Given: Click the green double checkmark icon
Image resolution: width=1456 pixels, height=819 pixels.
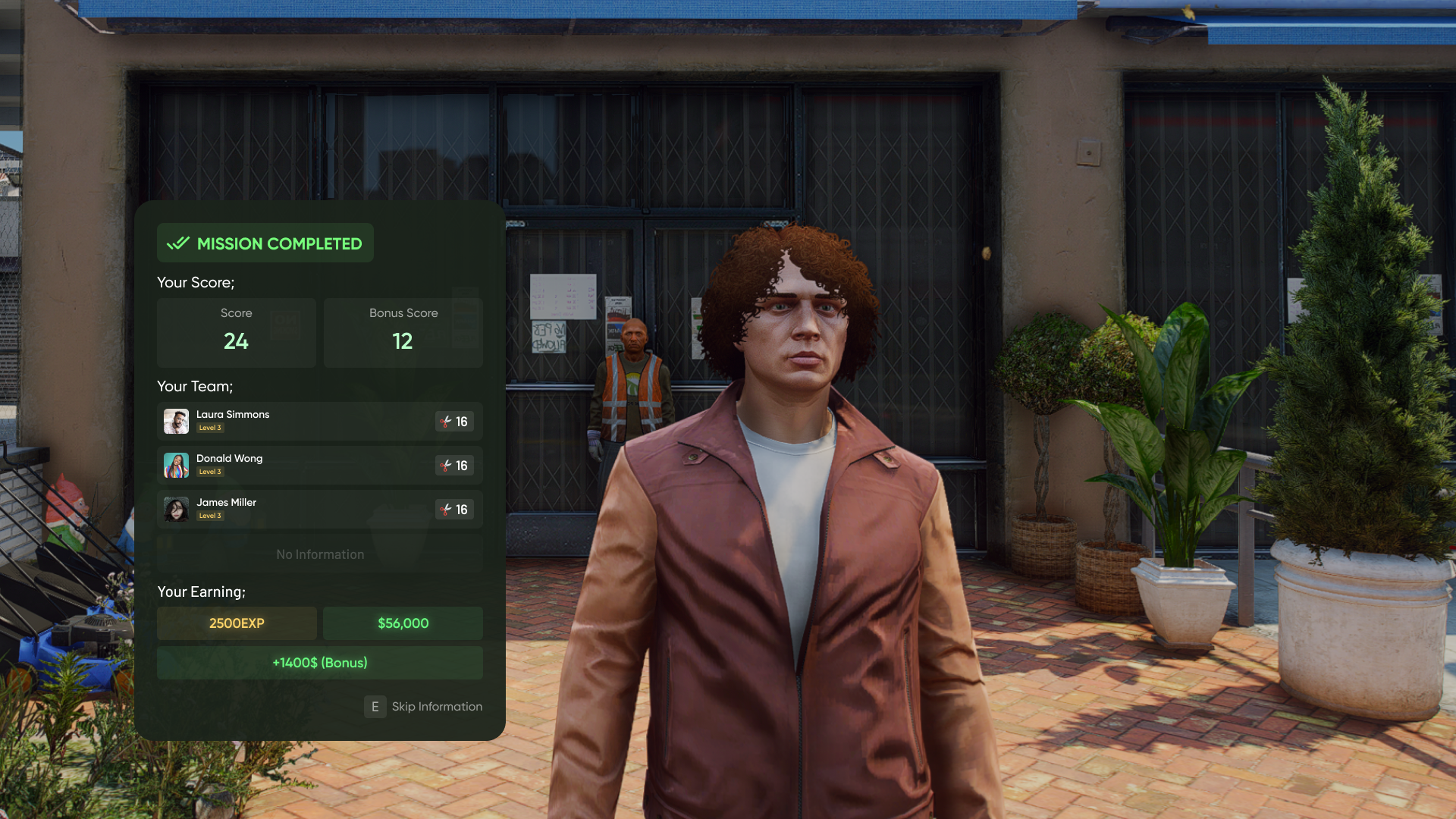Looking at the screenshot, I should pyautogui.click(x=177, y=243).
